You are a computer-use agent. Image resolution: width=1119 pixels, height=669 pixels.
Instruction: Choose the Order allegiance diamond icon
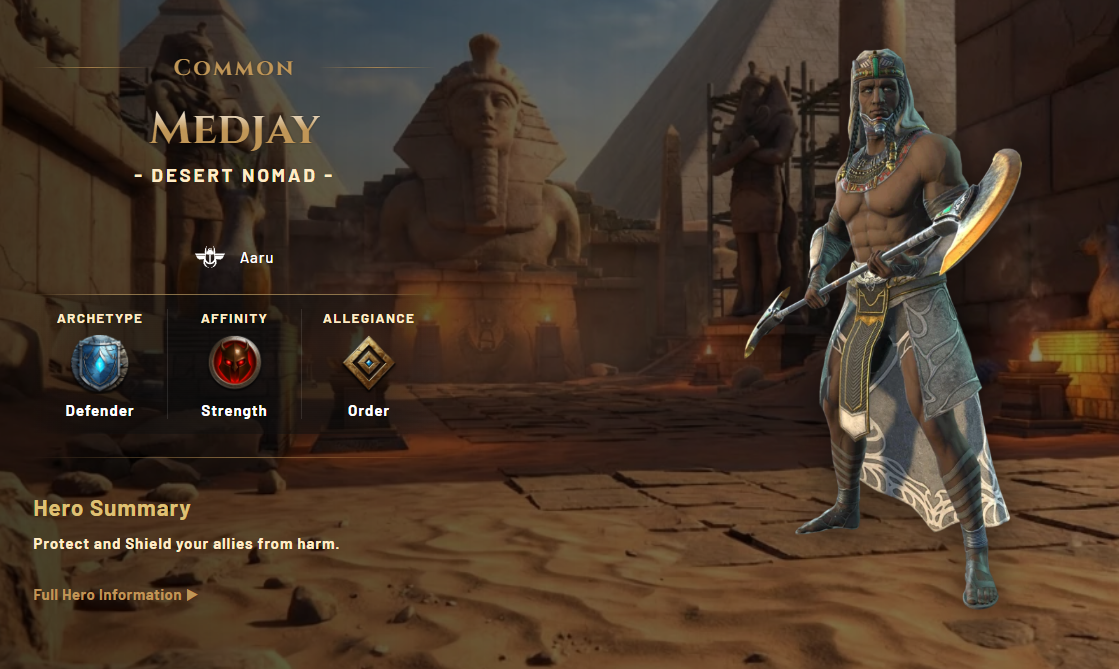[x=368, y=363]
